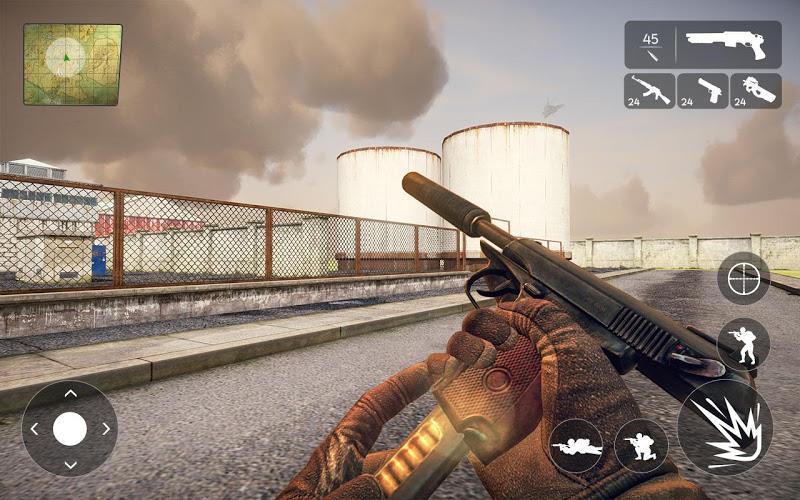The image size is (800, 500).
Task: Switch to the AK-47 assault rifle
Action: (x=650, y=91)
